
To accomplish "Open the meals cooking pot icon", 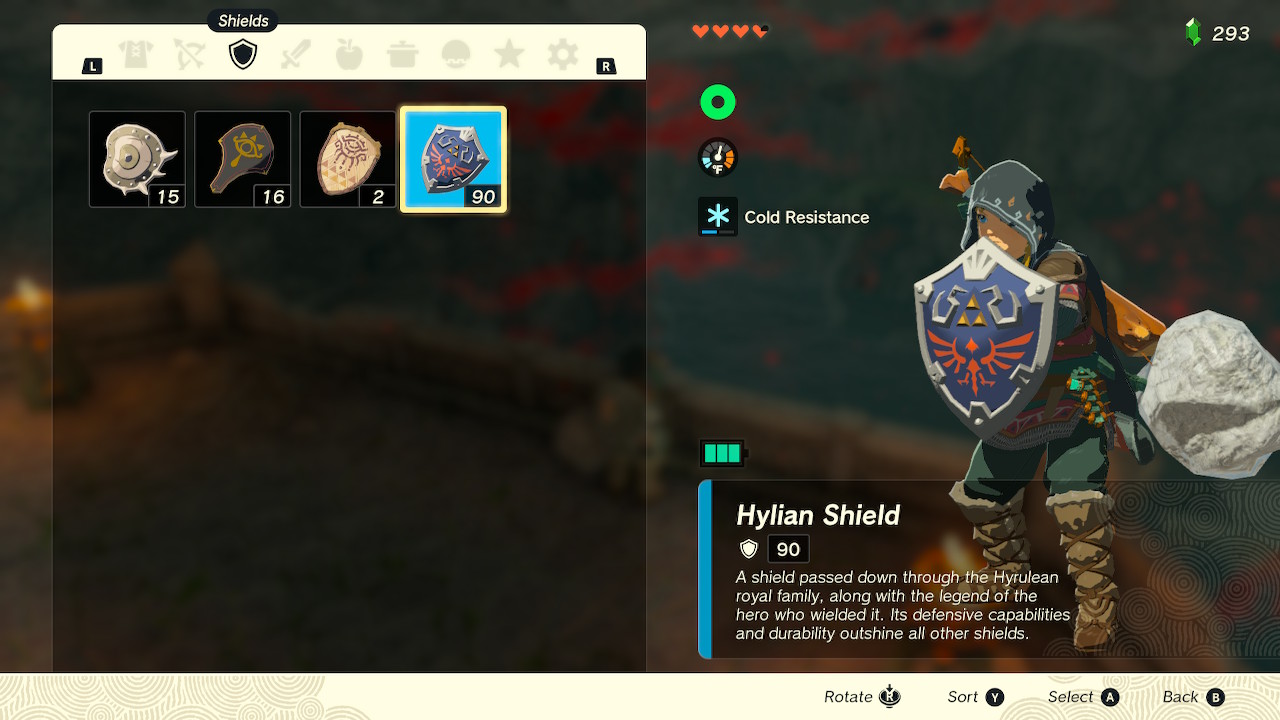I will point(402,54).
